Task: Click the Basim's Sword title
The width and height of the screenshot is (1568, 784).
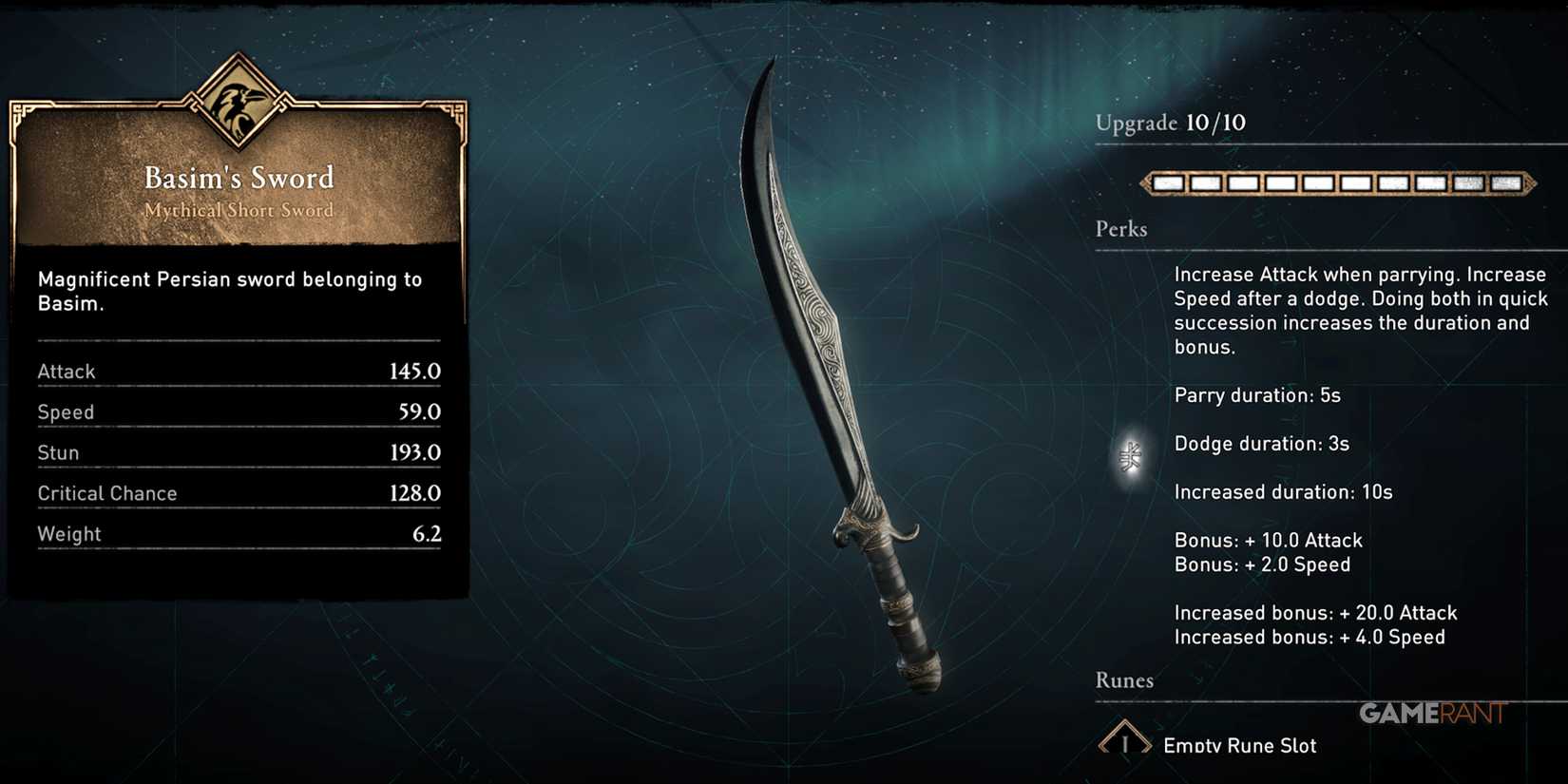Action: [239, 177]
